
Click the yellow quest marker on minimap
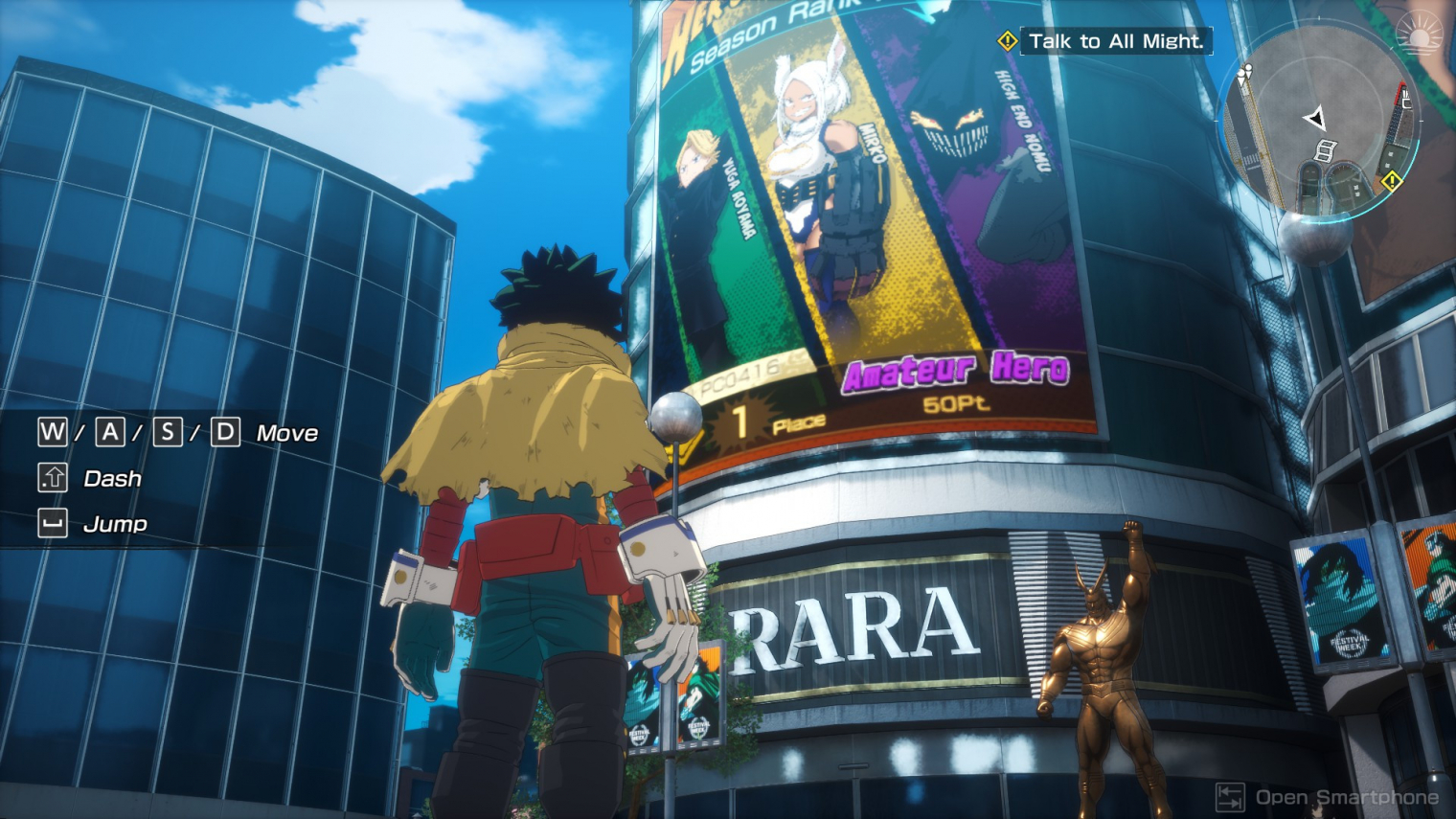tap(1392, 180)
